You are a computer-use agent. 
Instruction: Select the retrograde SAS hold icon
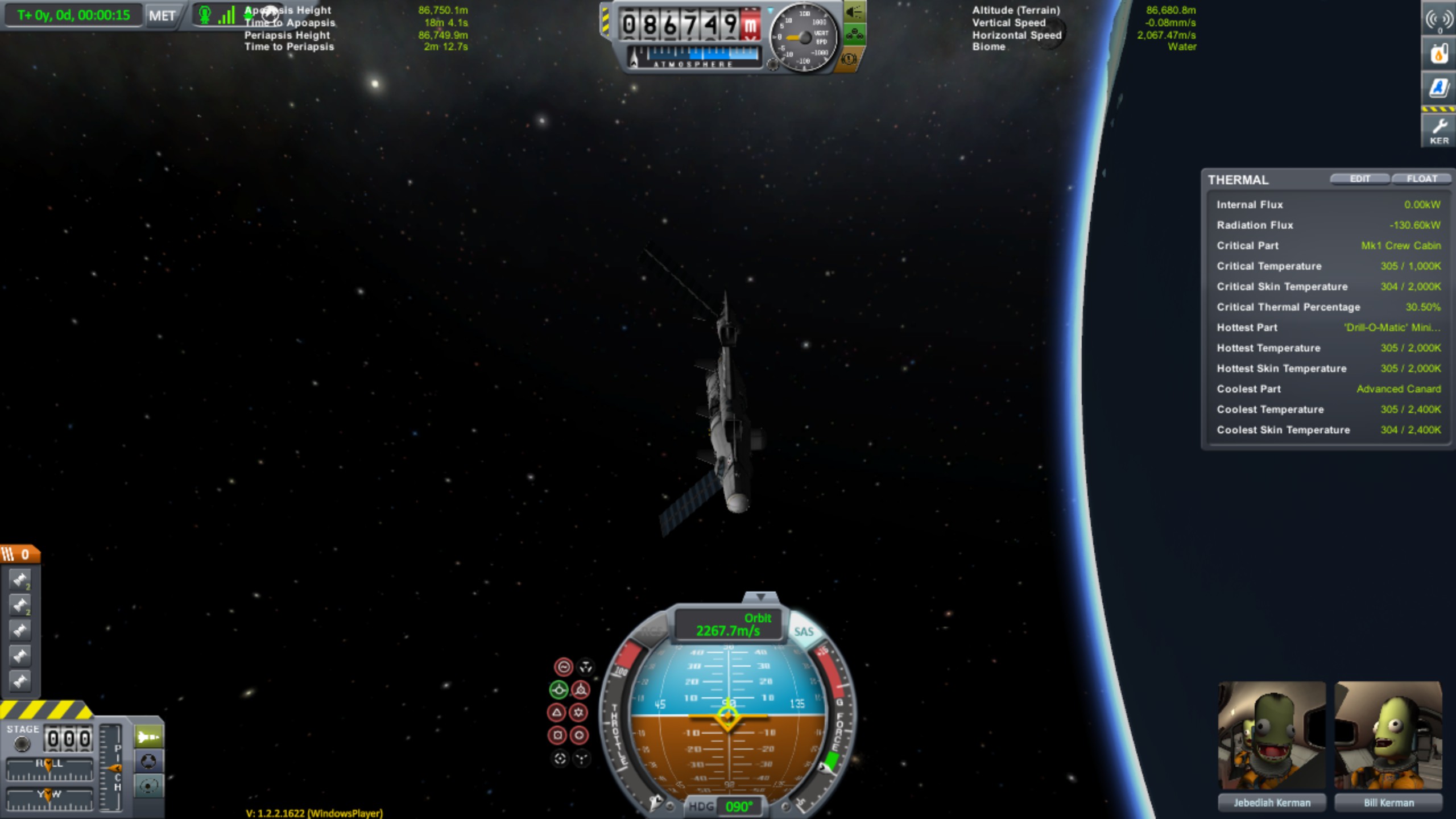(580, 690)
